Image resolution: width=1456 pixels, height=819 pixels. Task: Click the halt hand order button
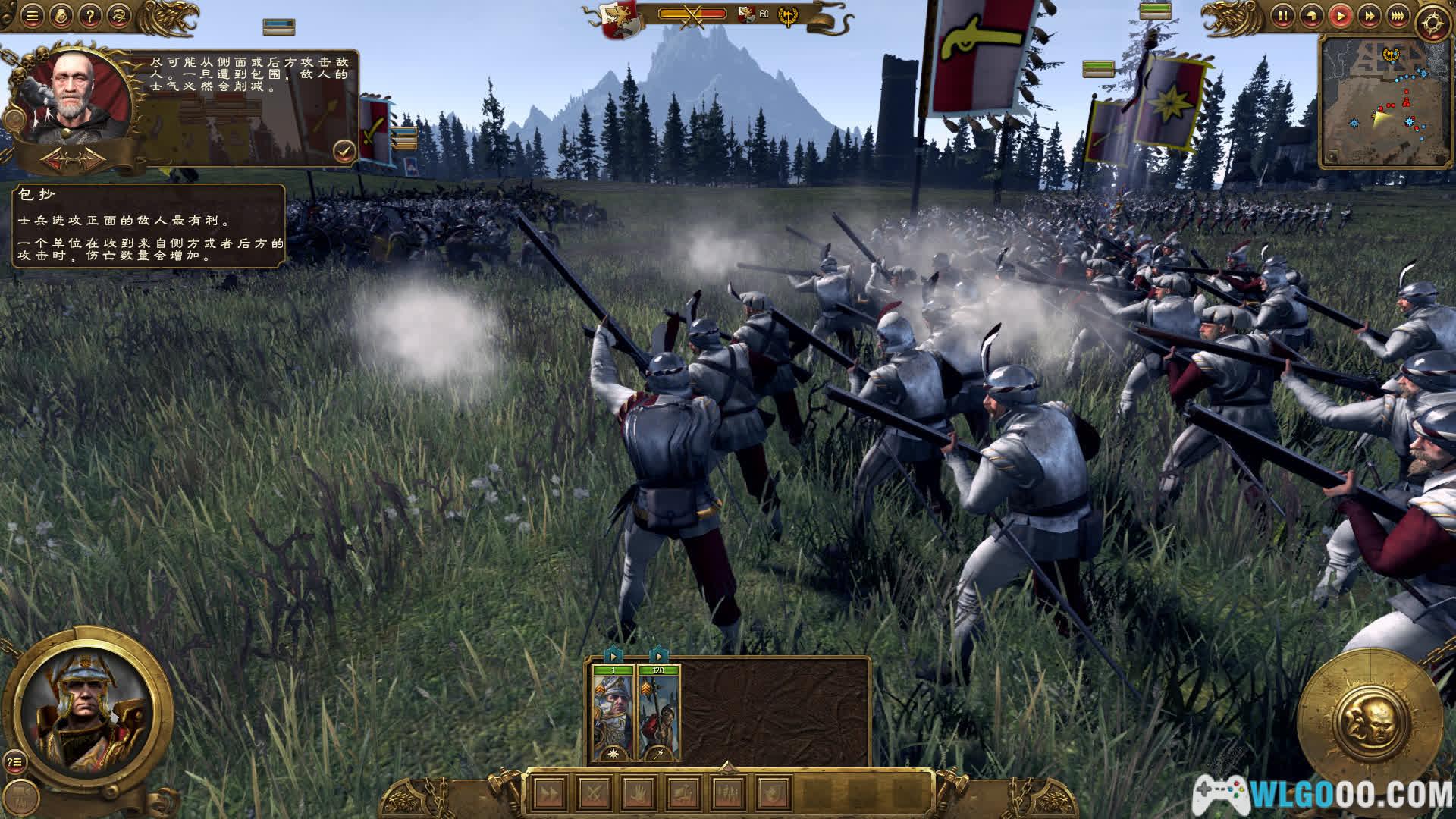(639, 794)
